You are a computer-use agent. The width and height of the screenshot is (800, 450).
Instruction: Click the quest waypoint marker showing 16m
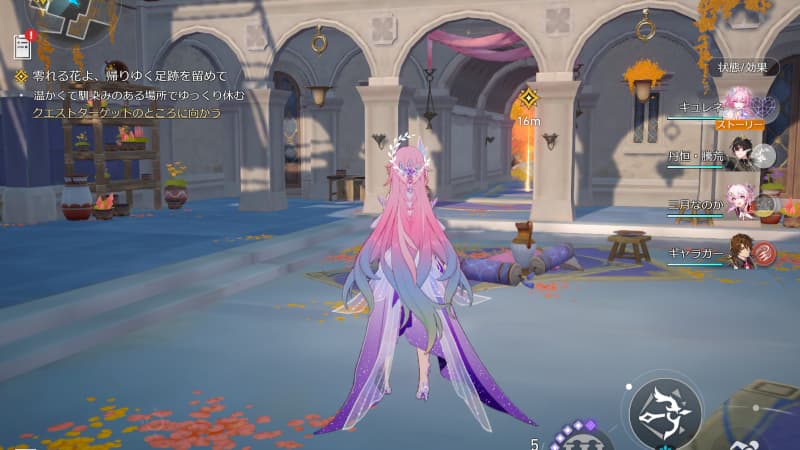(529, 99)
